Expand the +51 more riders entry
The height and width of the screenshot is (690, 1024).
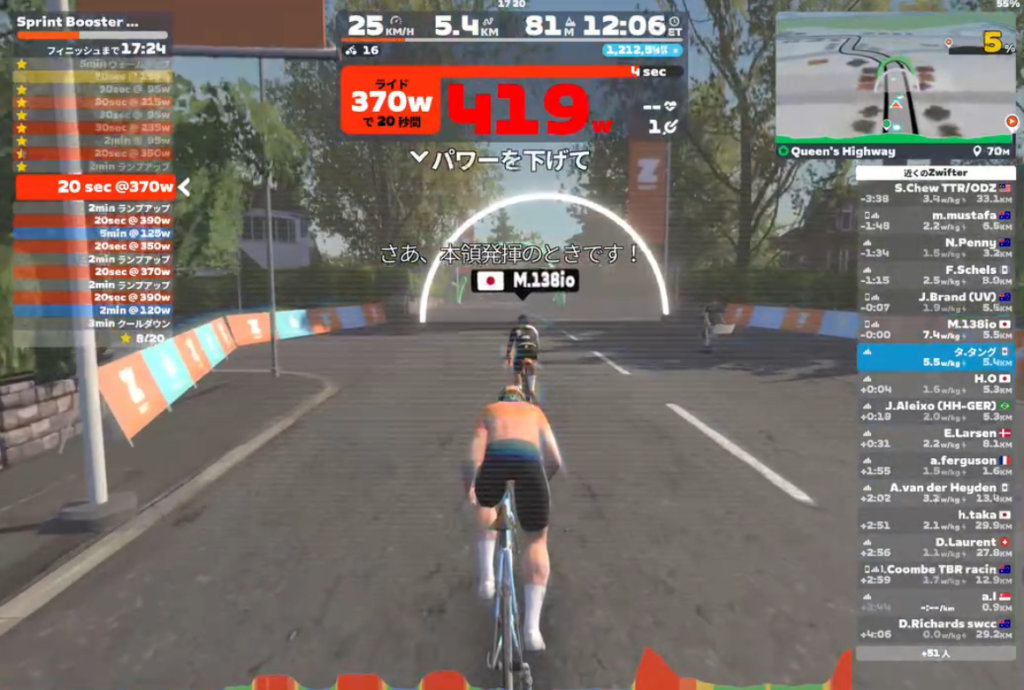[935, 653]
